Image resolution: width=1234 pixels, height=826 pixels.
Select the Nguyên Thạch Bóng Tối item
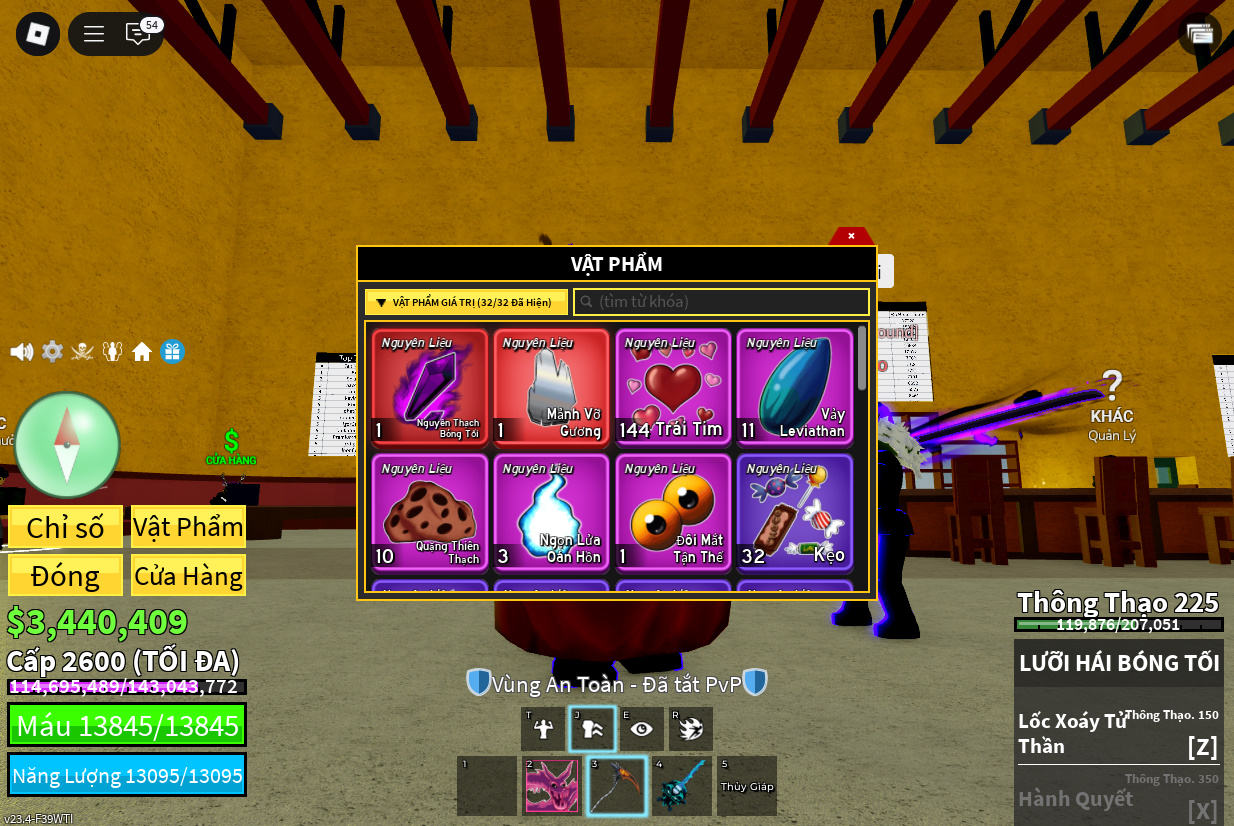[x=430, y=387]
